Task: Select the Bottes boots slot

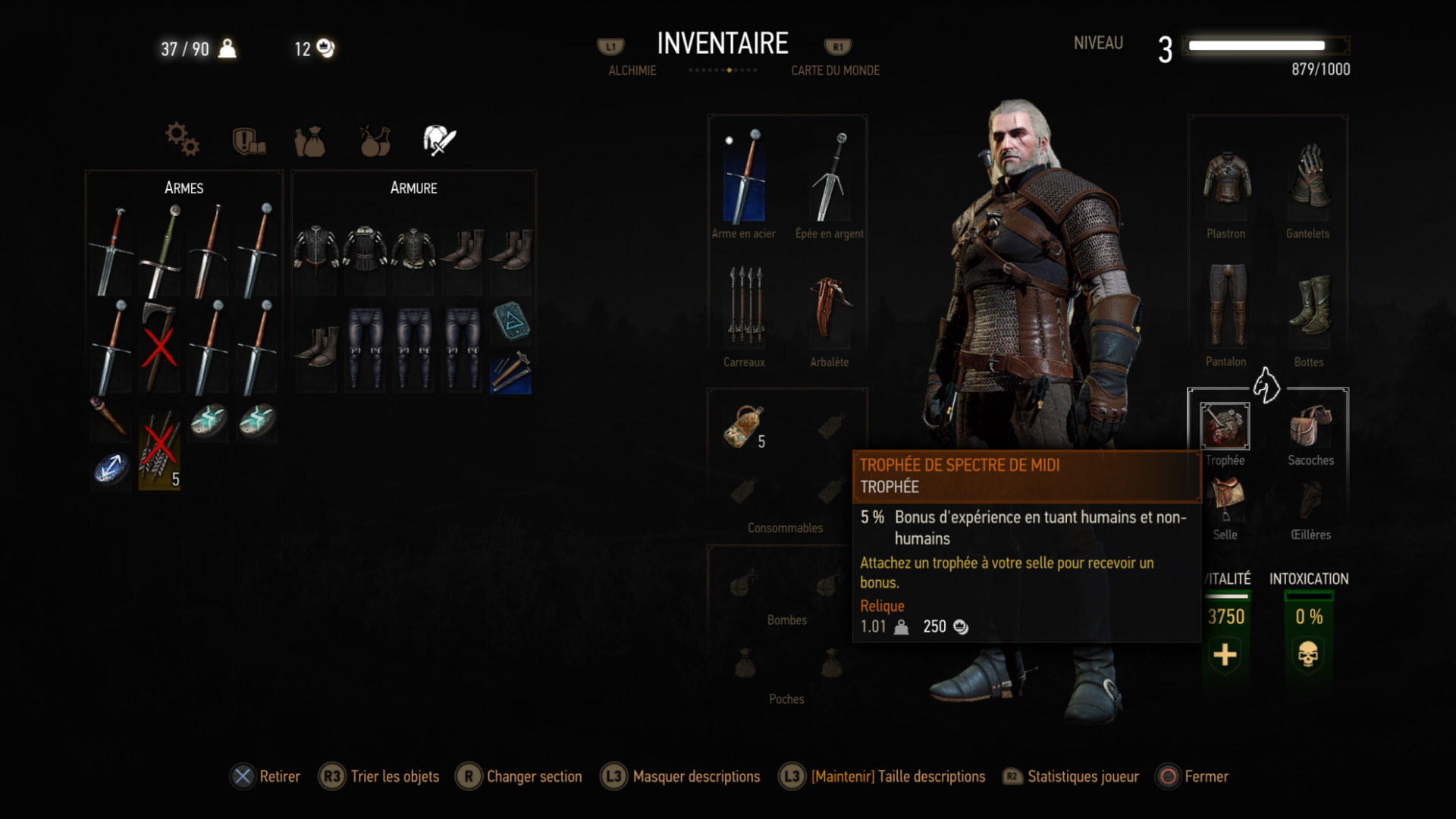Action: pos(1309,305)
